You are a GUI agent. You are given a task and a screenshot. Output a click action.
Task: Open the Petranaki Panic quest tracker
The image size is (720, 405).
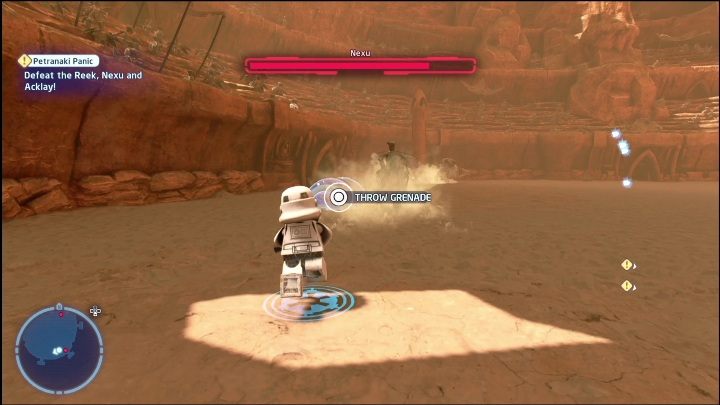click(x=62, y=61)
